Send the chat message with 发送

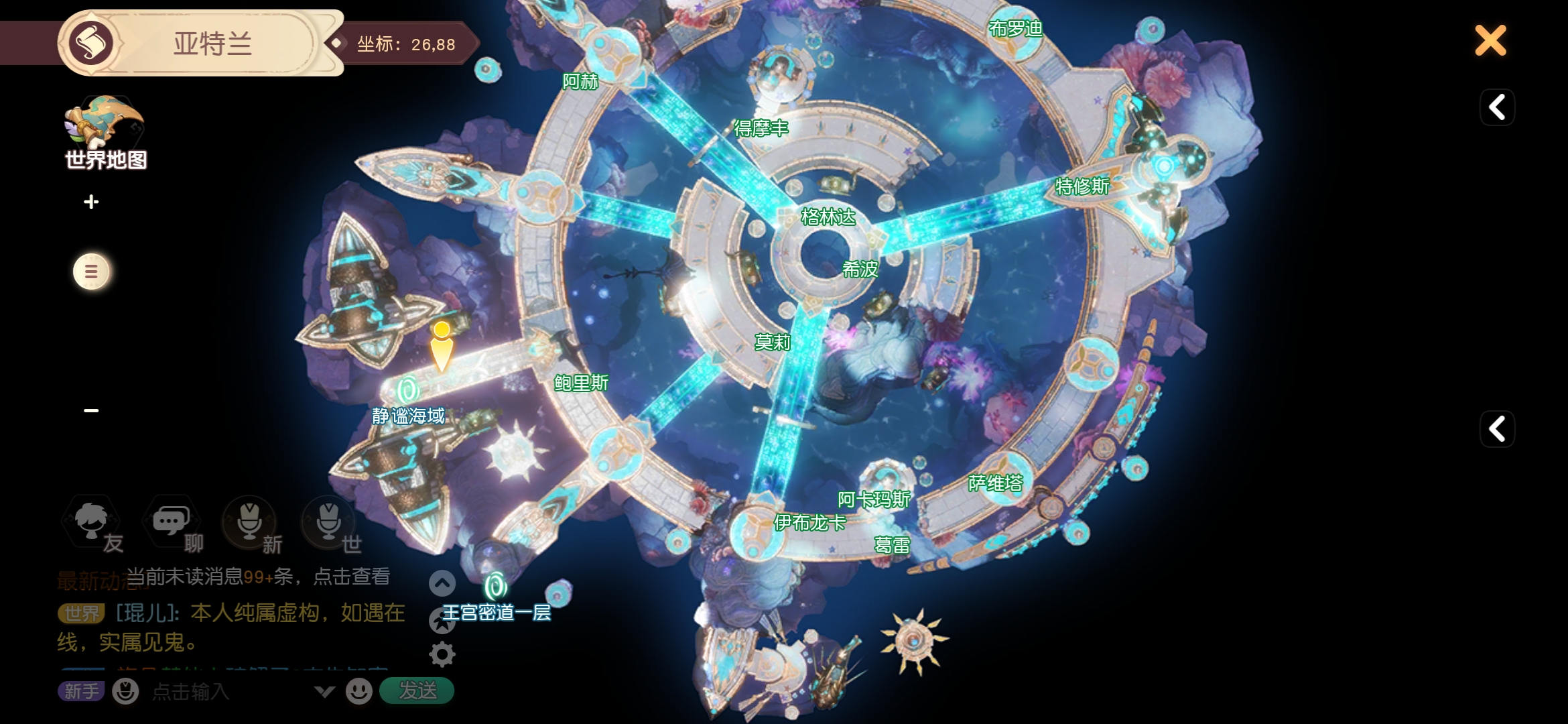(x=417, y=690)
